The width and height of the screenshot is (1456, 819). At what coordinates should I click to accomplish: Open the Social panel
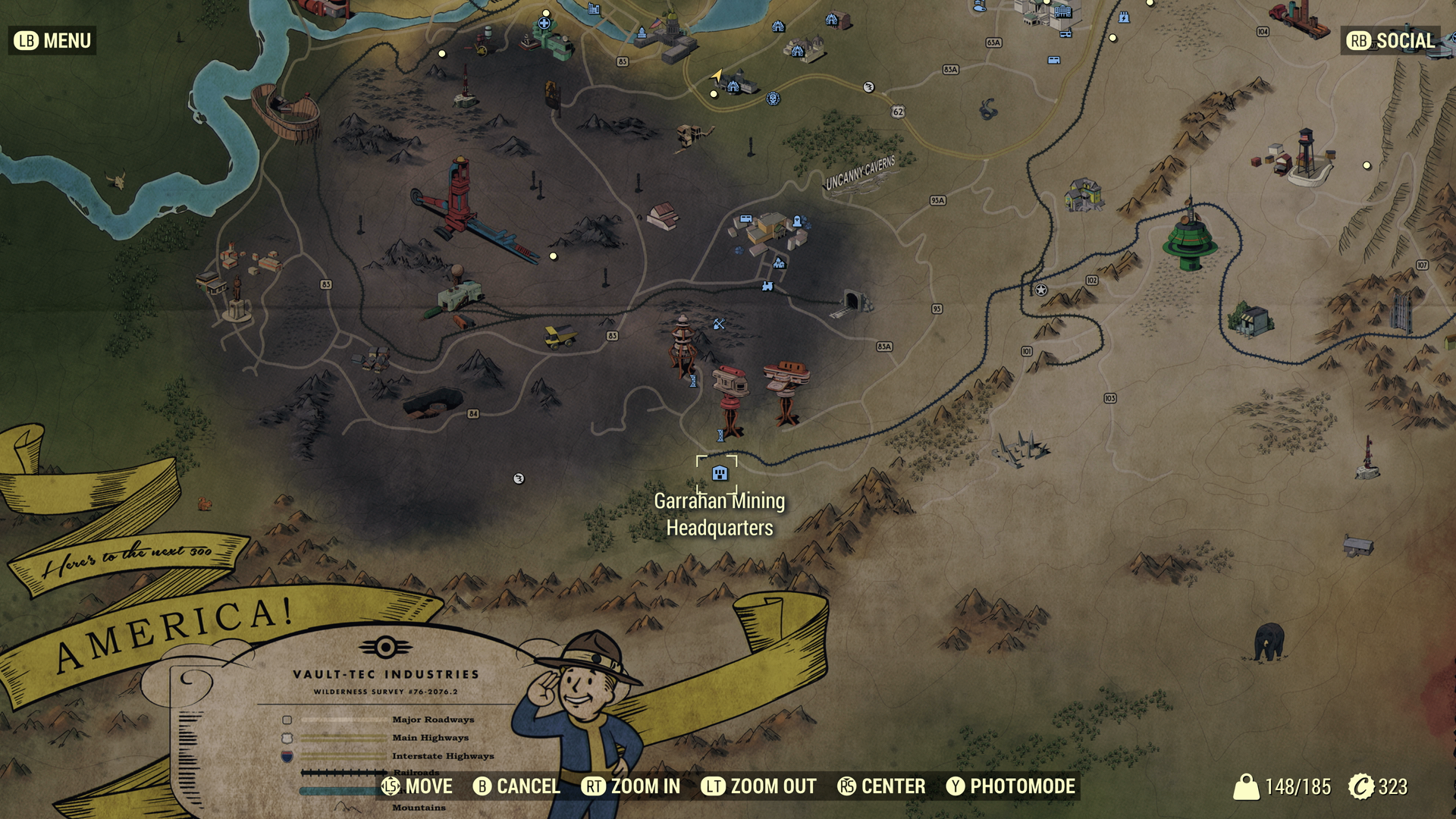[1392, 41]
